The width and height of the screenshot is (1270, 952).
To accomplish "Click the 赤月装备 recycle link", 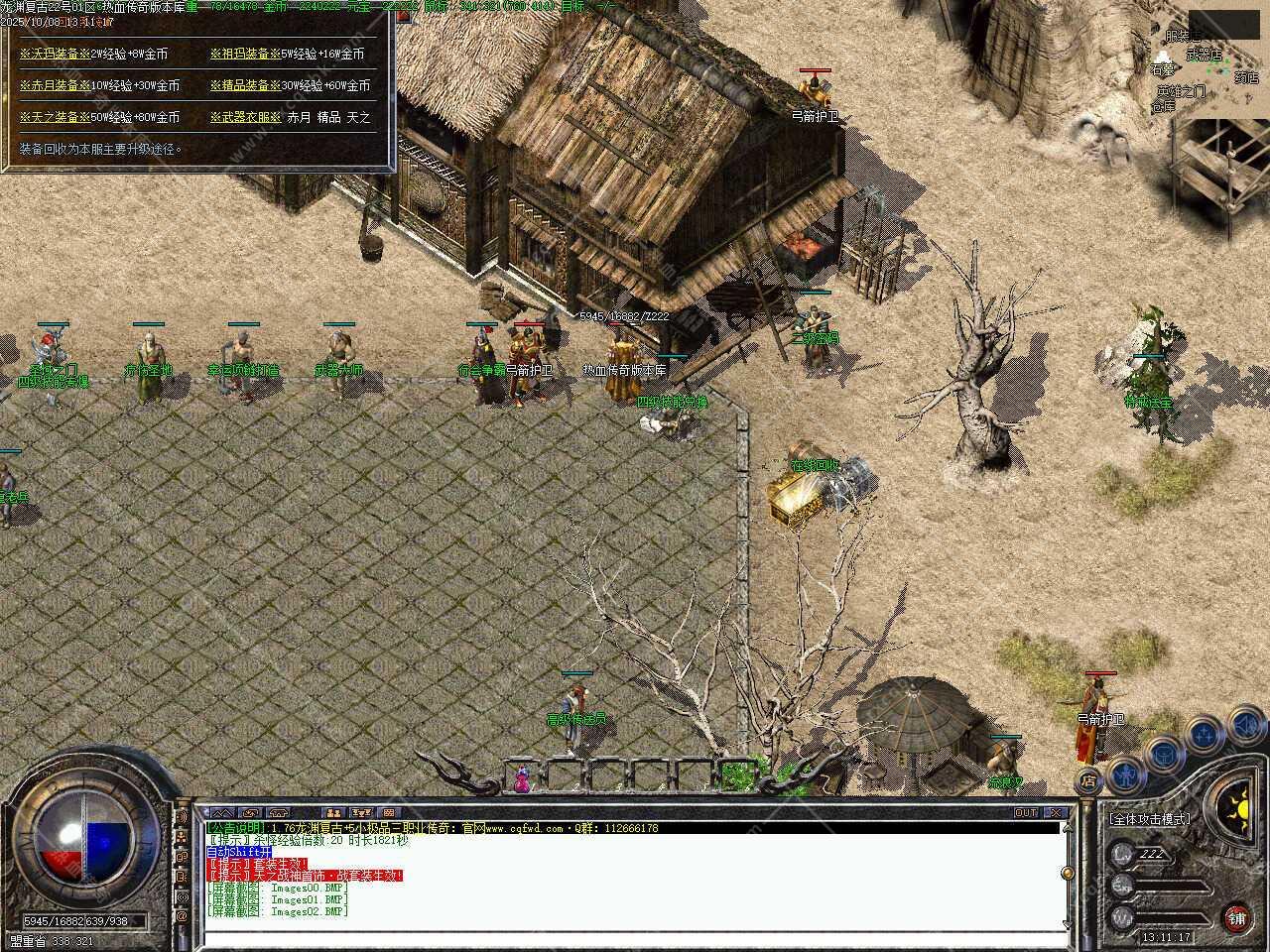I will (x=55, y=85).
